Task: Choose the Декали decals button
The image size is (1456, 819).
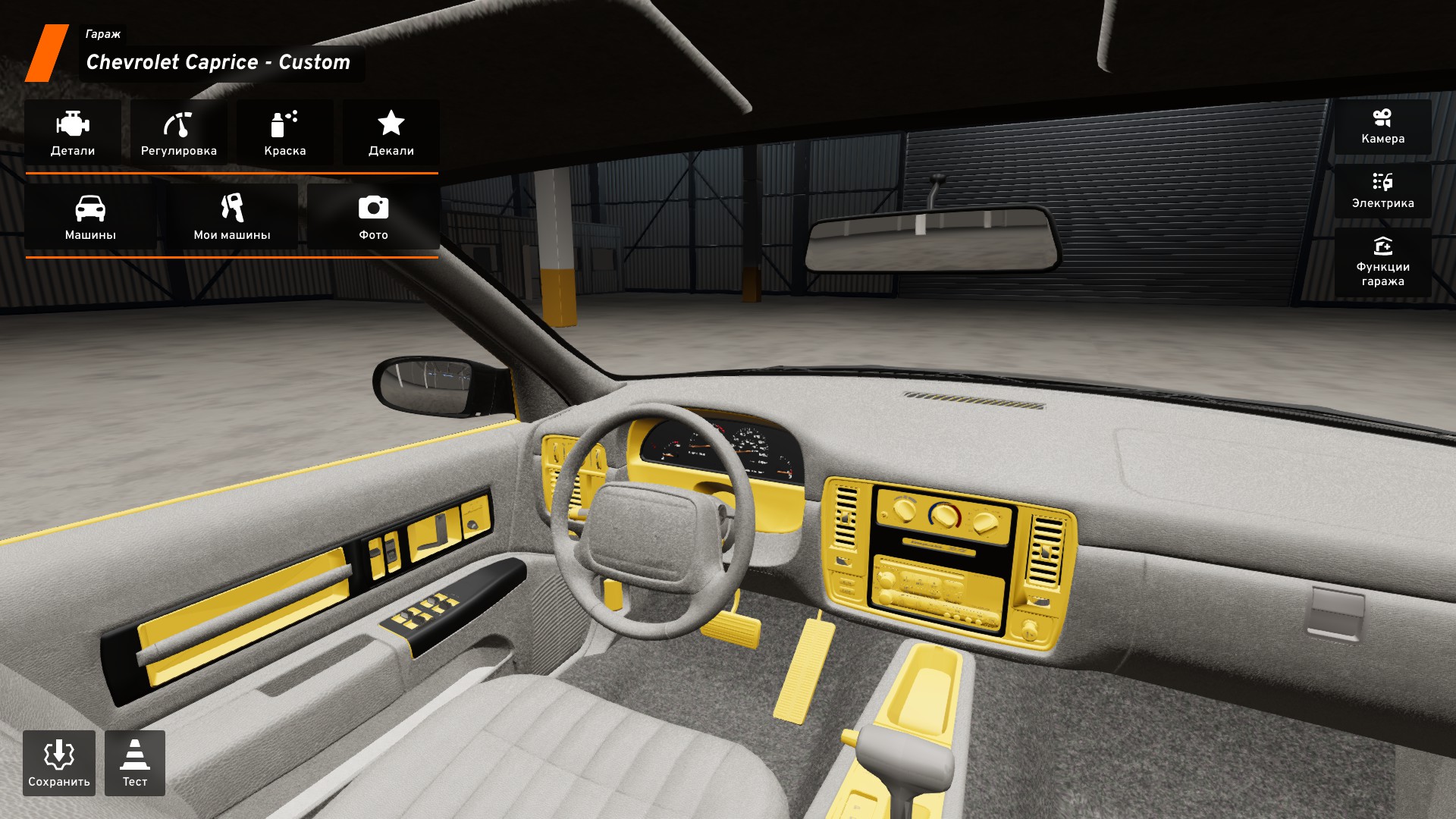Action: click(x=391, y=133)
